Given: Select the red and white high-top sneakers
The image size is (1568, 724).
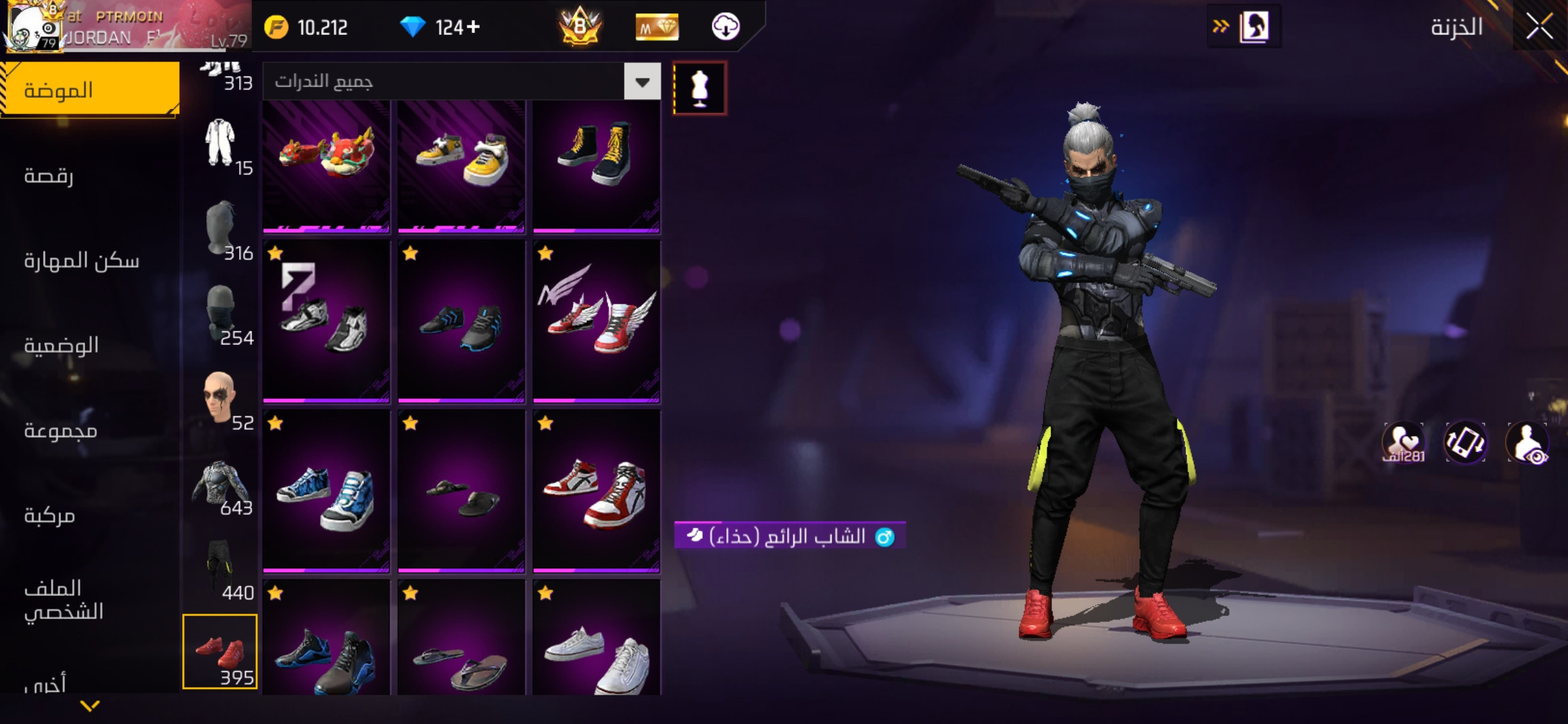Looking at the screenshot, I should (596, 491).
